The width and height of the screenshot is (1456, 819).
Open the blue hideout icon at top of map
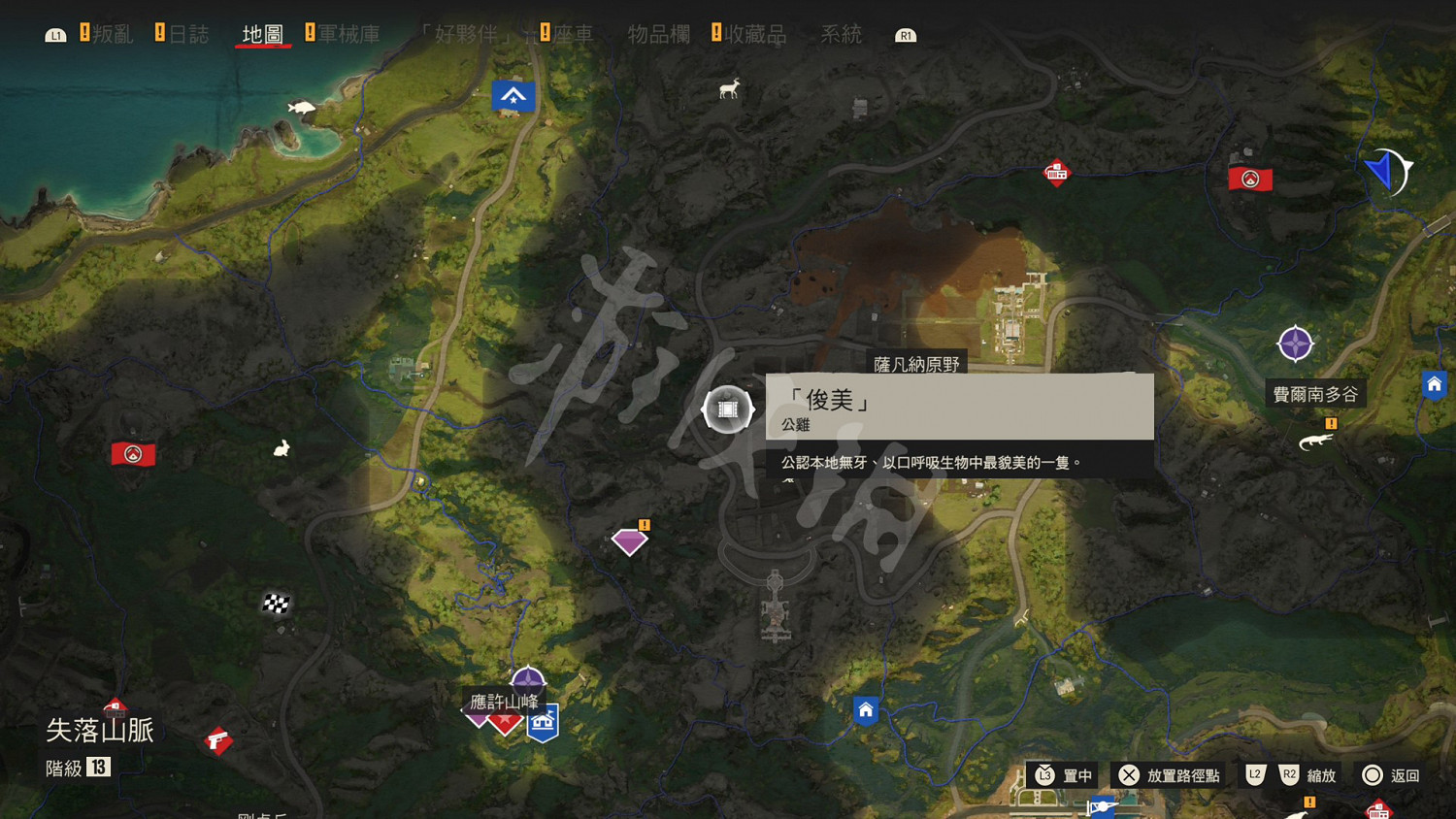513,95
